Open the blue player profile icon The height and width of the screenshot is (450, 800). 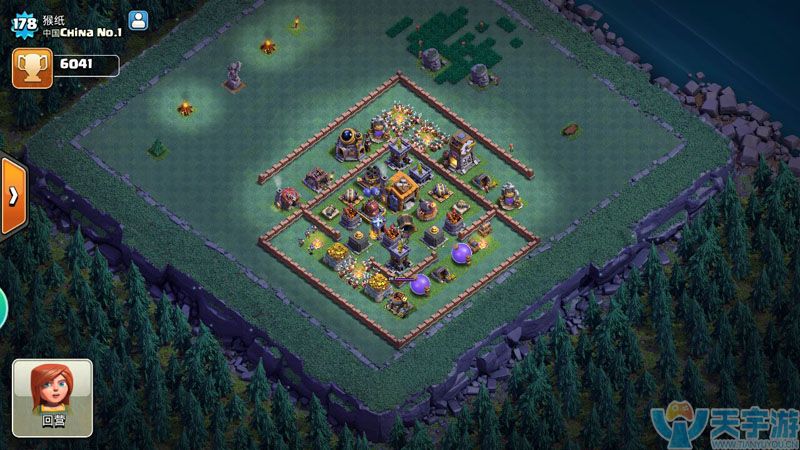coord(139,19)
